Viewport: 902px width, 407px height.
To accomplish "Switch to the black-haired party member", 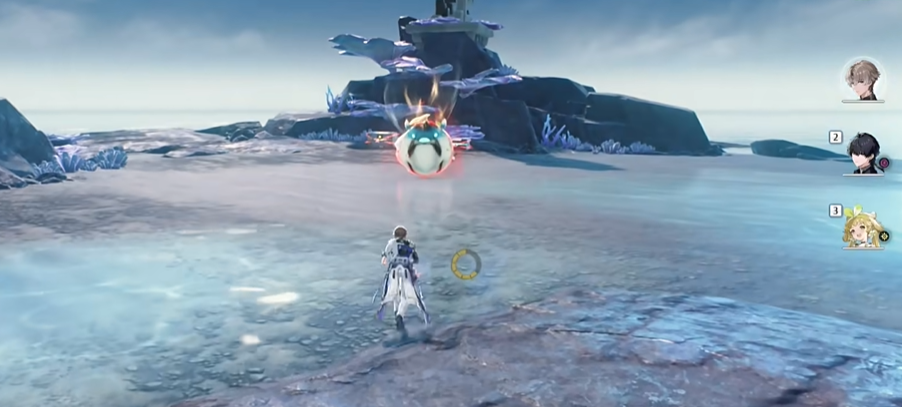I will coord(863,154).
